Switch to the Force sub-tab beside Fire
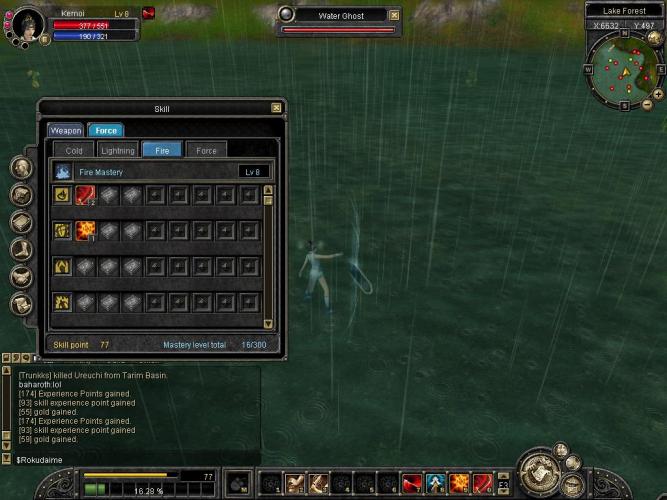The image size is (667, 500). coord(206,150)
